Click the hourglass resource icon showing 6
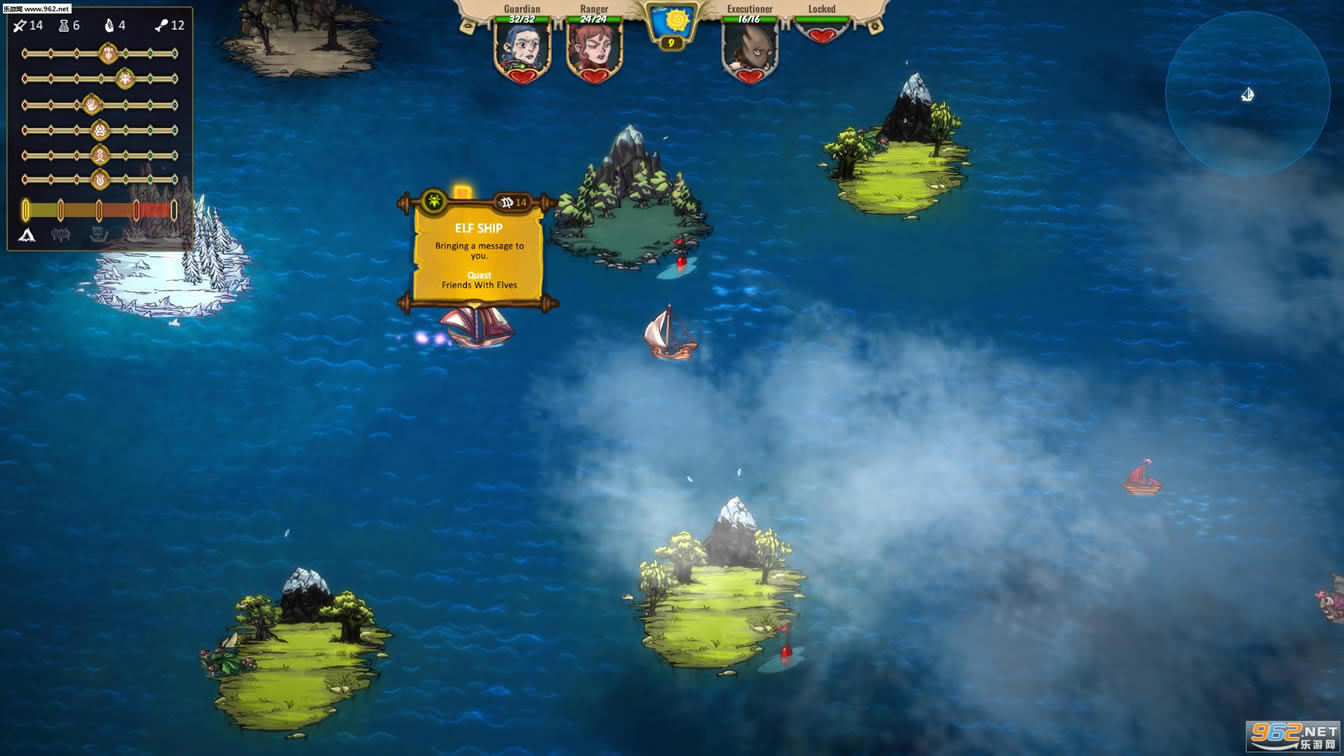This screenshot has height=756, width=1344. coord(64,25)
